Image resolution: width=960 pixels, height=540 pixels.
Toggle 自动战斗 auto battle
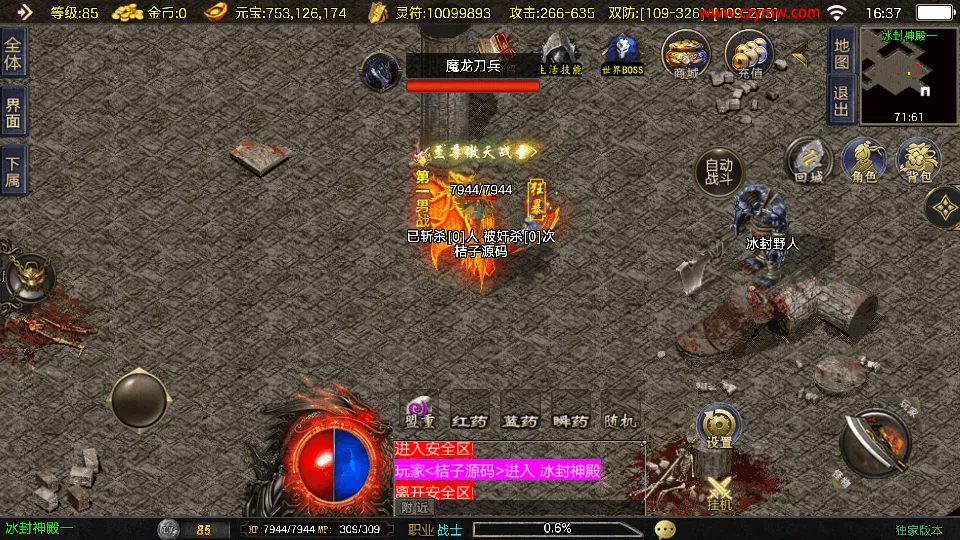[x=719, y=173]
